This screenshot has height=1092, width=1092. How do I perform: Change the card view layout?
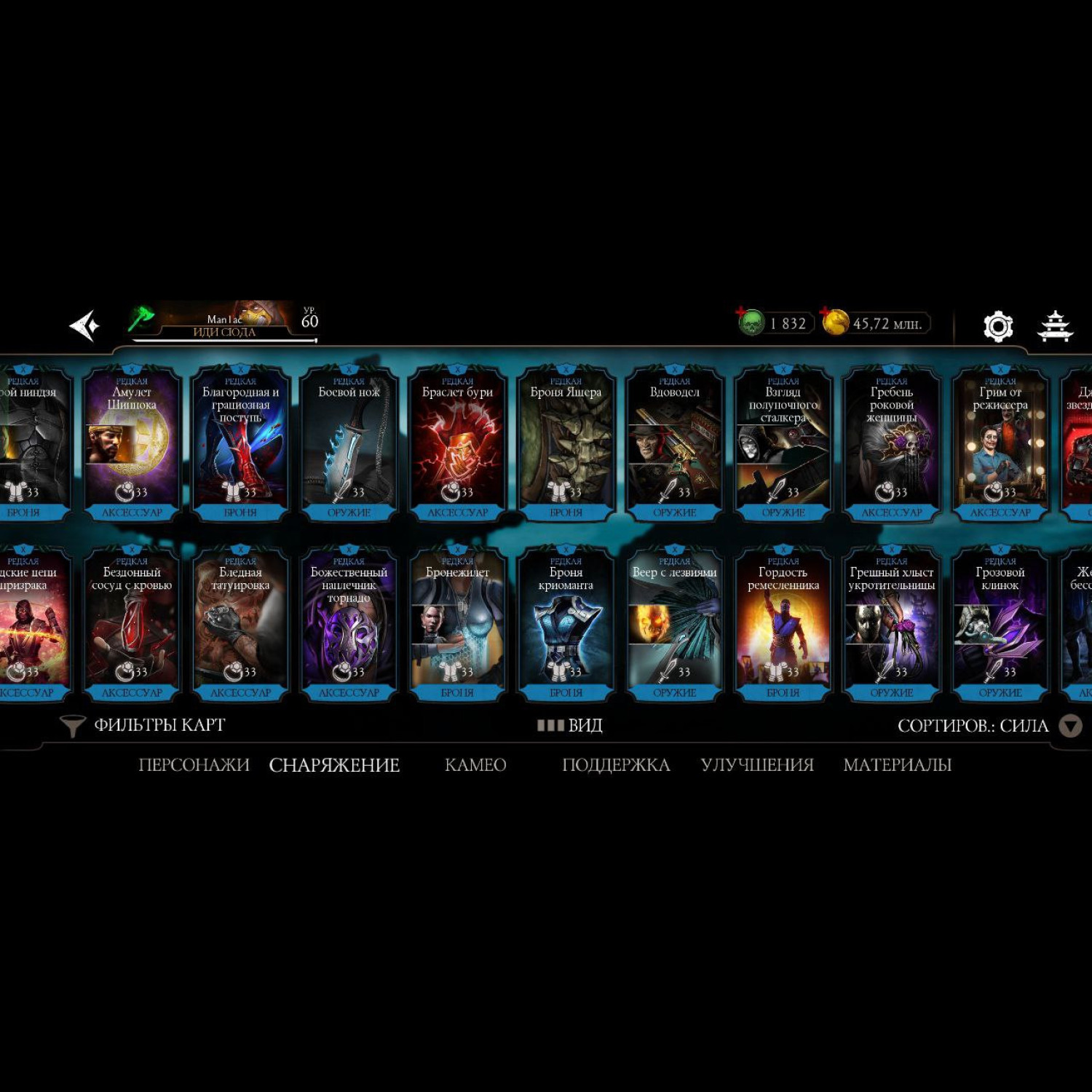pos(570,725)
